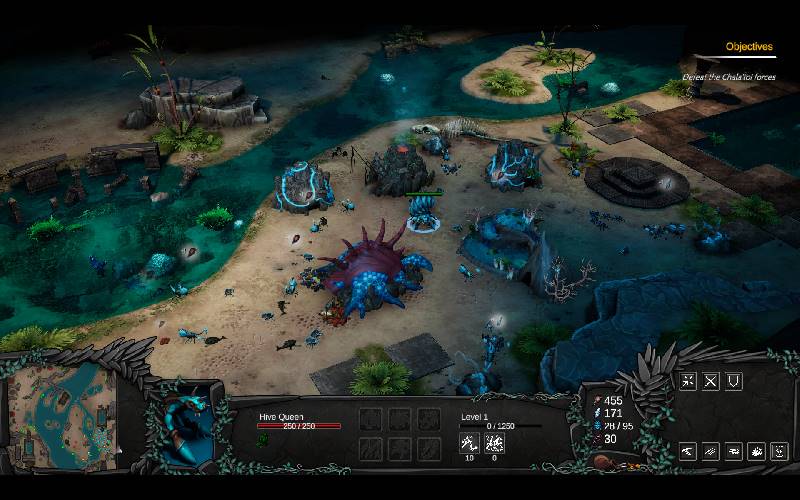Use the claw ability icon
Screen dimensions: 800x500
(688, 452)
